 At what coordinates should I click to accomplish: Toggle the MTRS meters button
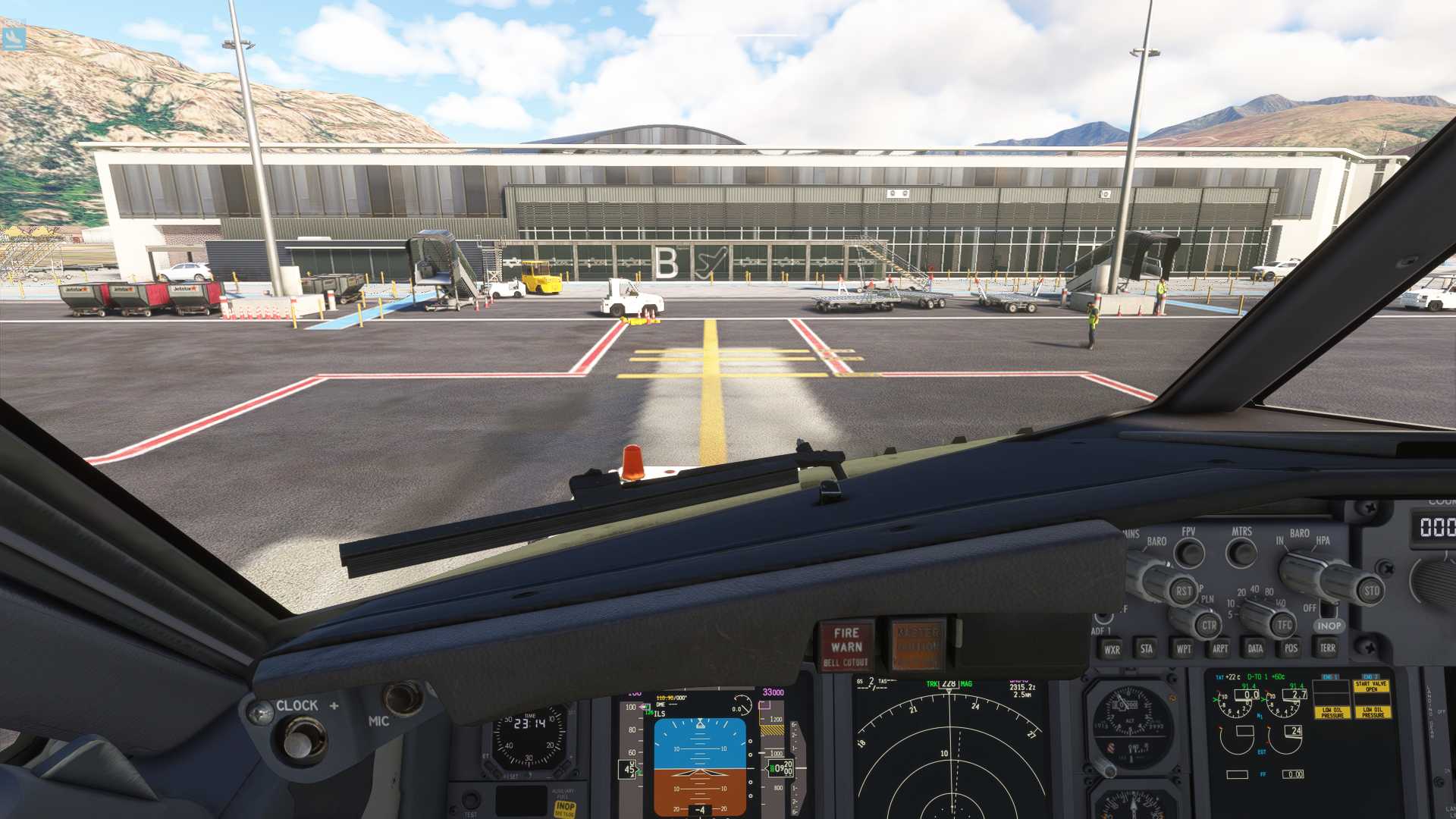click(1241, 553)
